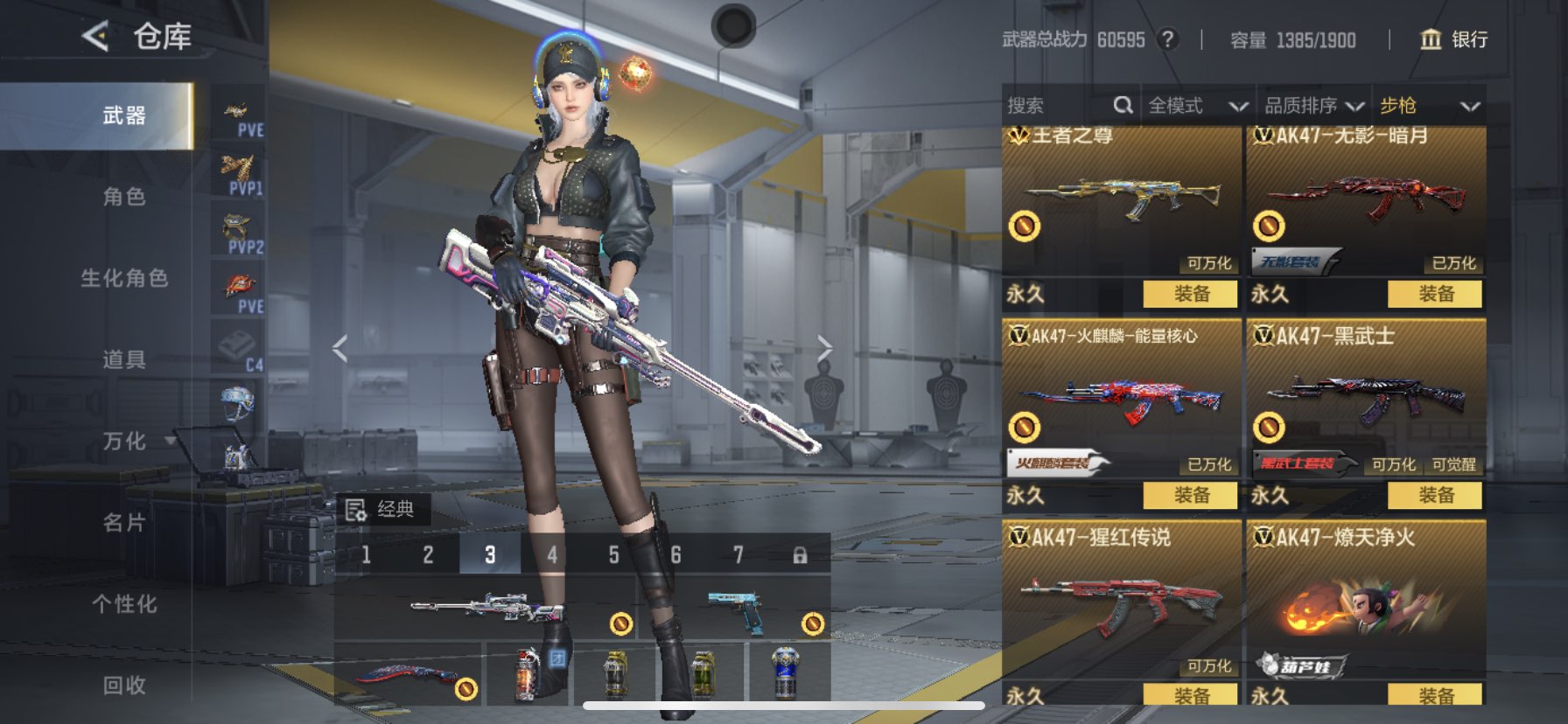The width and height of the screenshot is (1568, 724).
Task: Equip the AK47-黑武士 rifle
Action: pos(1435,495)
